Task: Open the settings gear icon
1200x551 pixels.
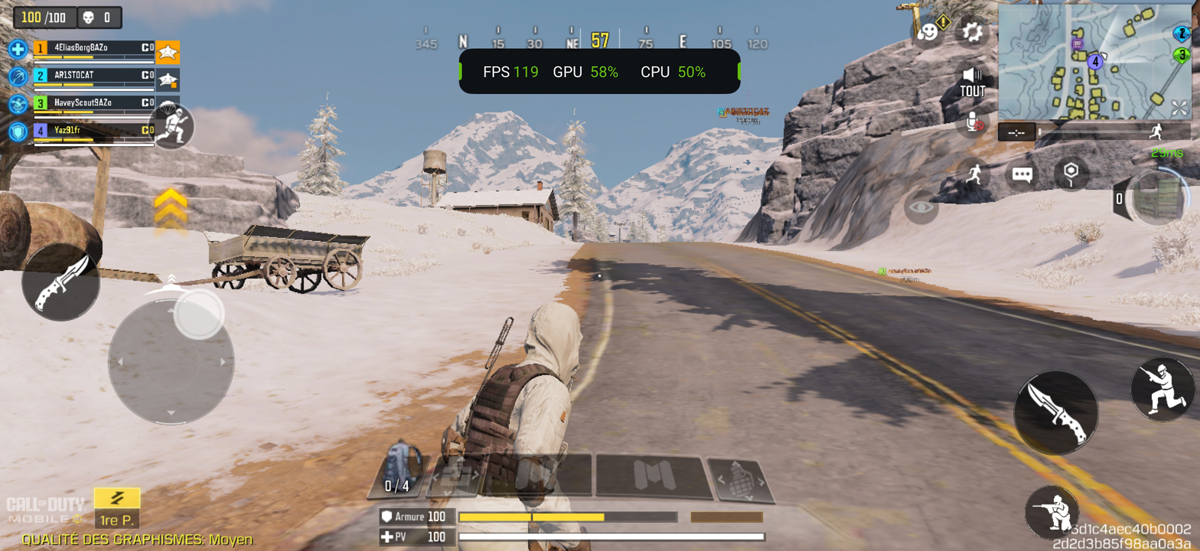Action: coord(971,32)
